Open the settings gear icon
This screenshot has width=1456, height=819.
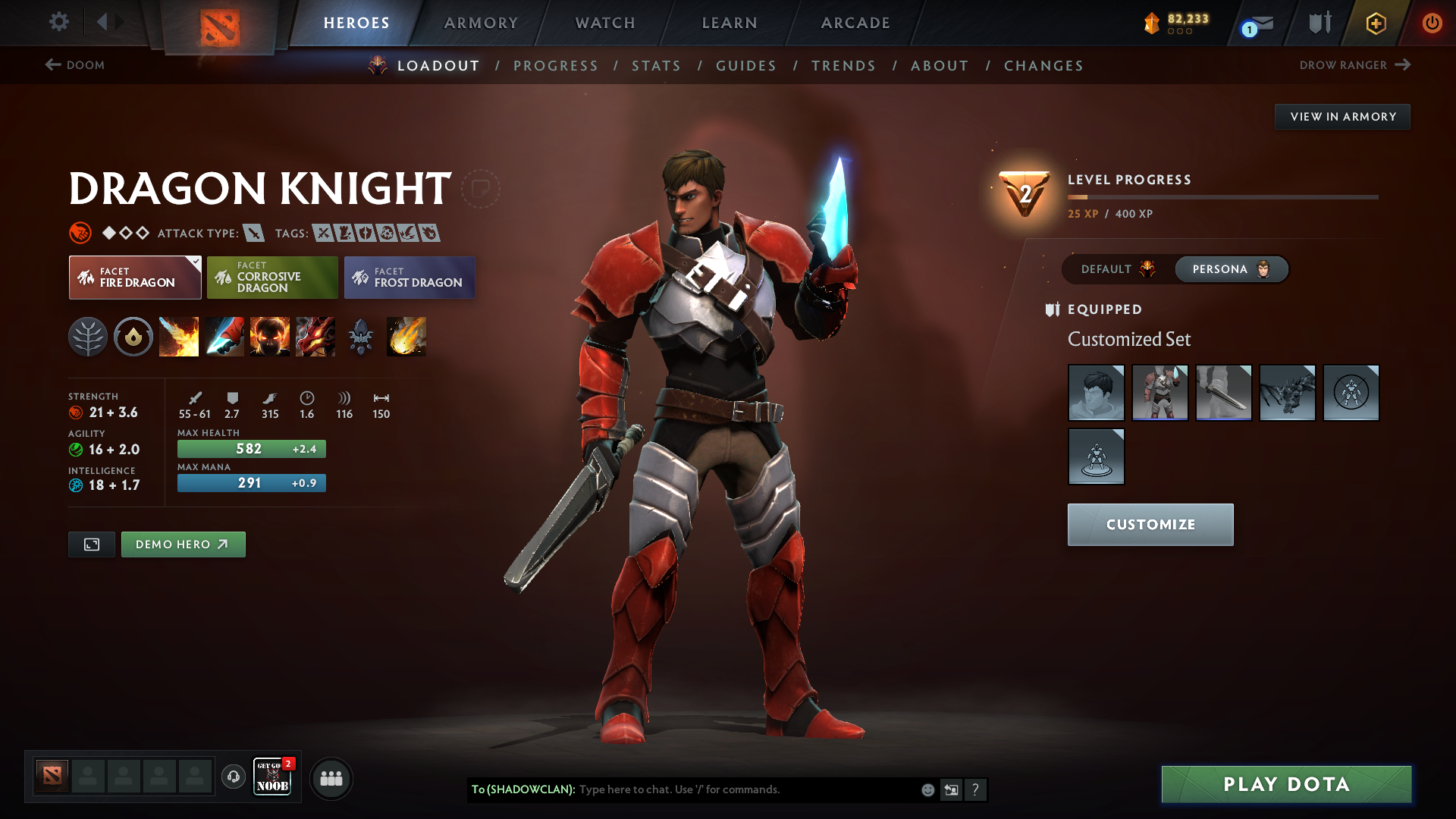pos(59,23)
